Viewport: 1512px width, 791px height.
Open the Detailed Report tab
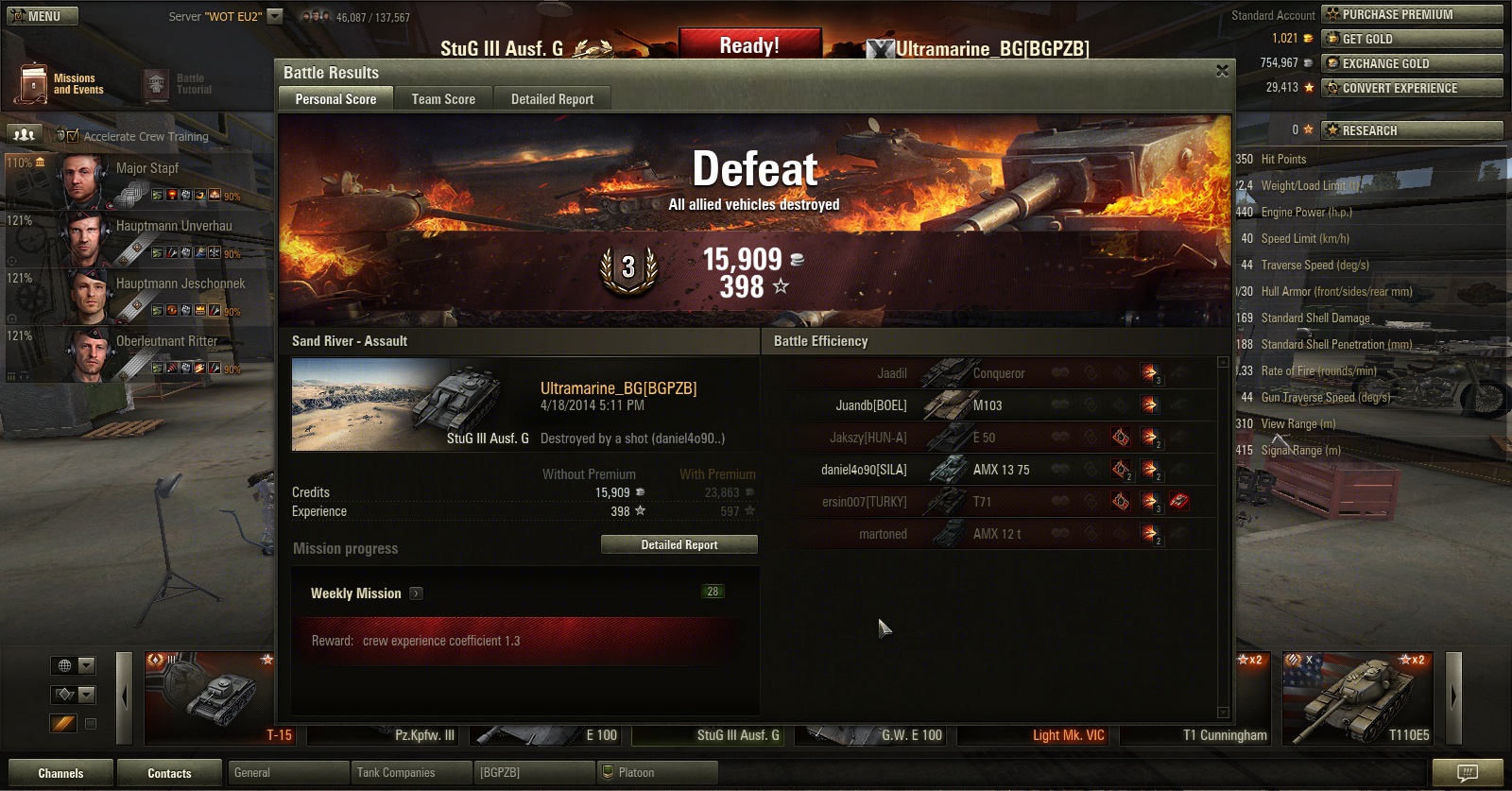point(552,98)
